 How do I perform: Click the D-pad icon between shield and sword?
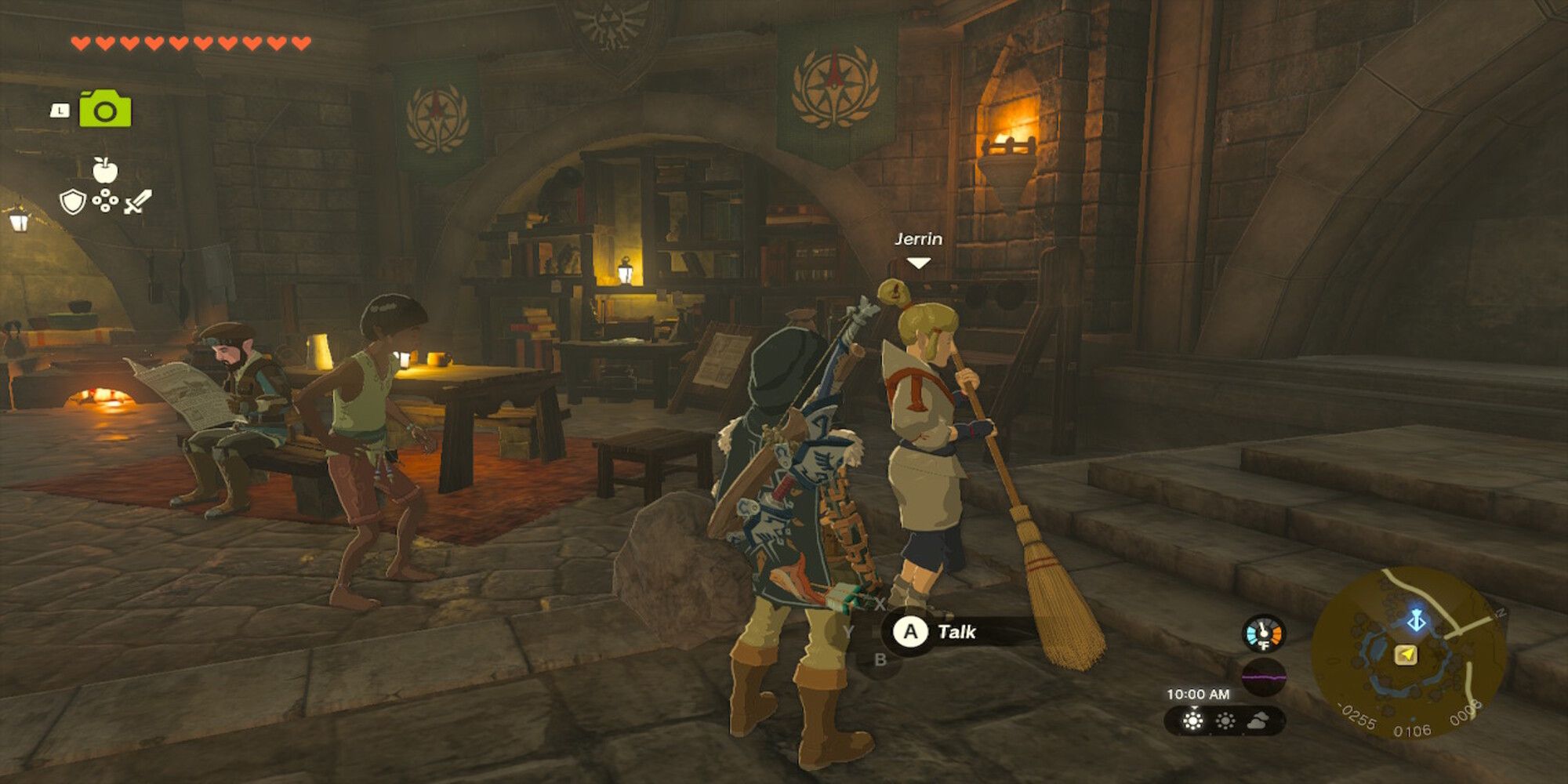[106, 201]
